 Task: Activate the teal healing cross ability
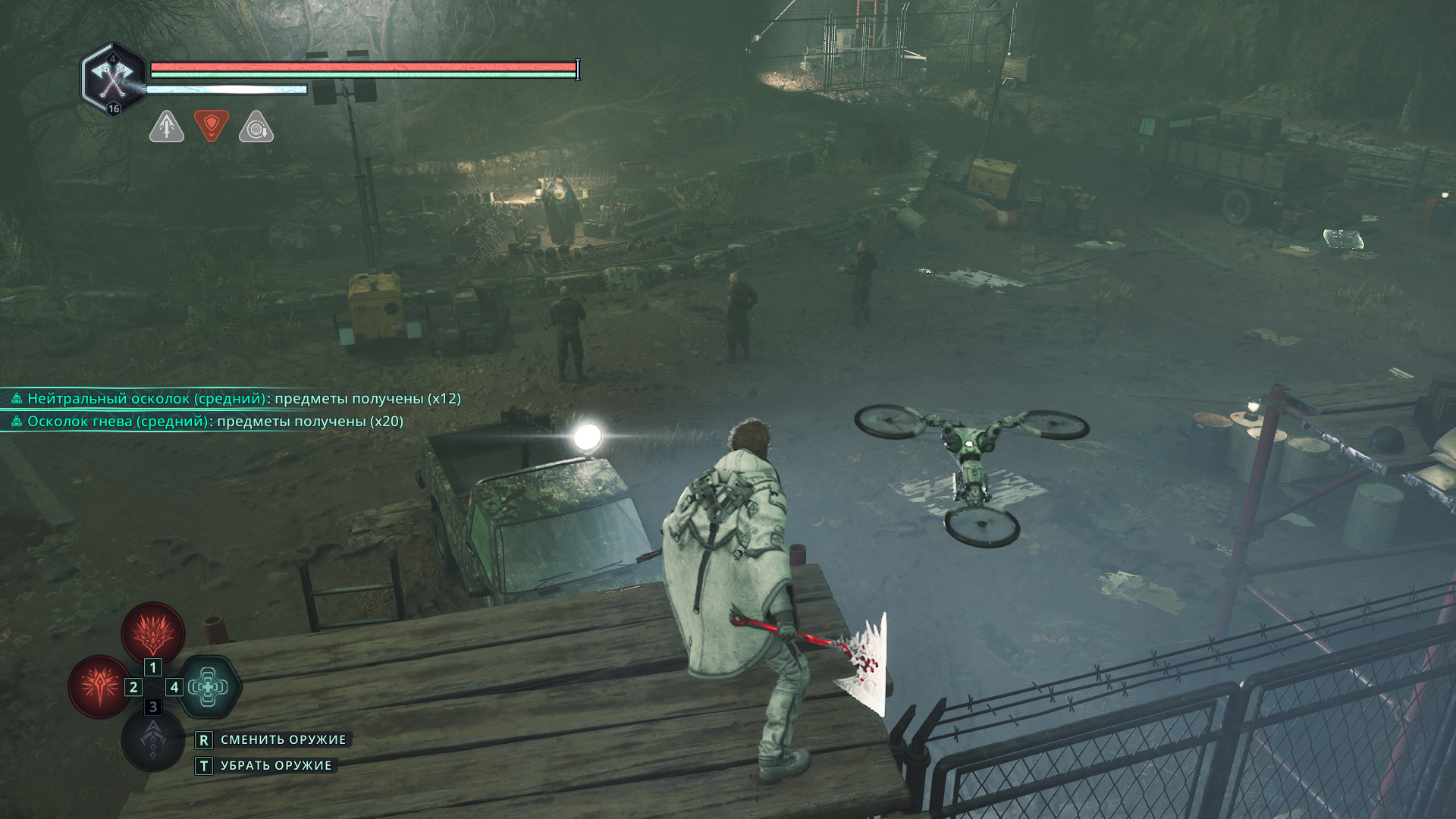[209, 687]
